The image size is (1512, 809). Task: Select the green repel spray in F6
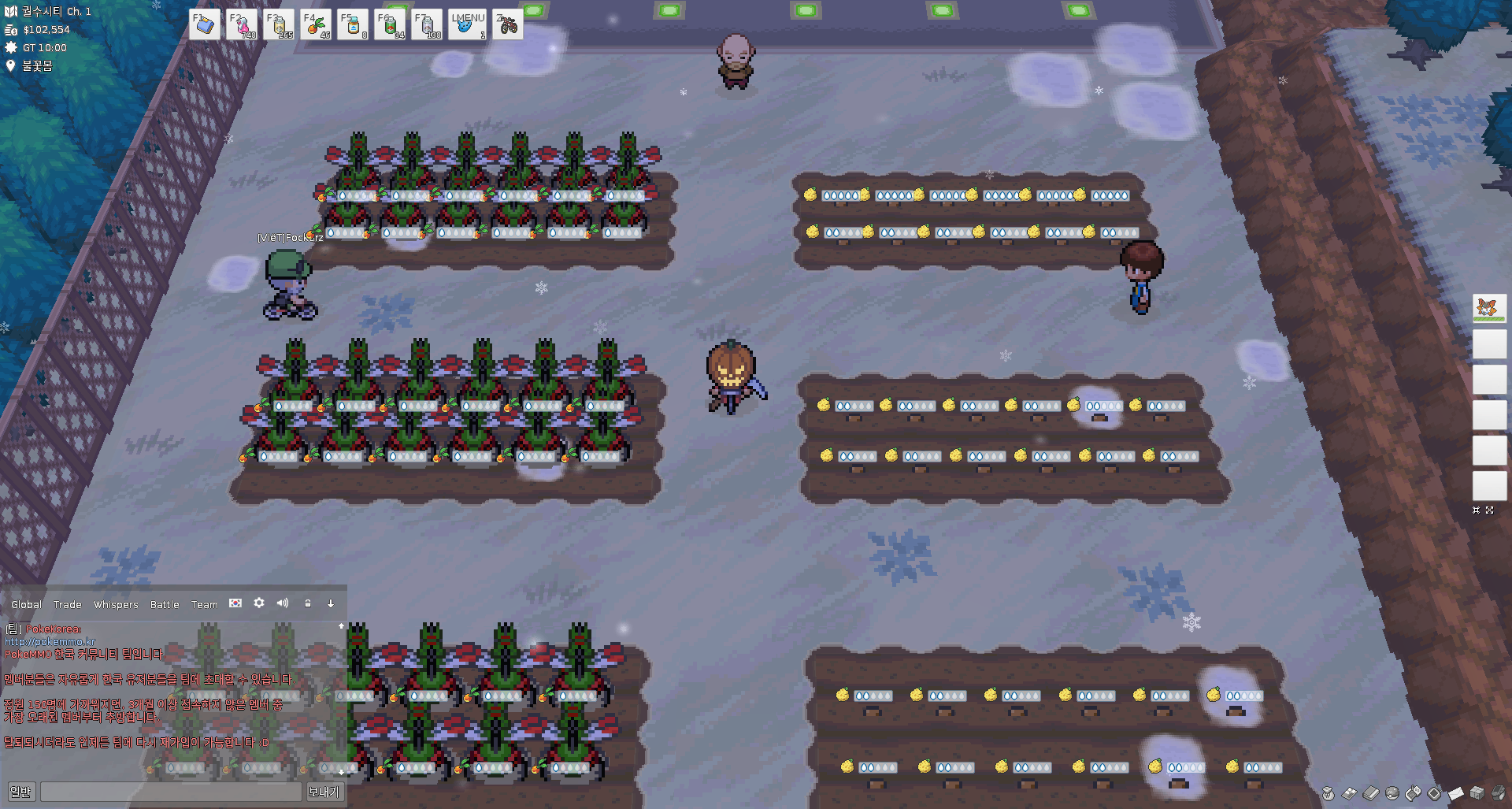[390, 24]
